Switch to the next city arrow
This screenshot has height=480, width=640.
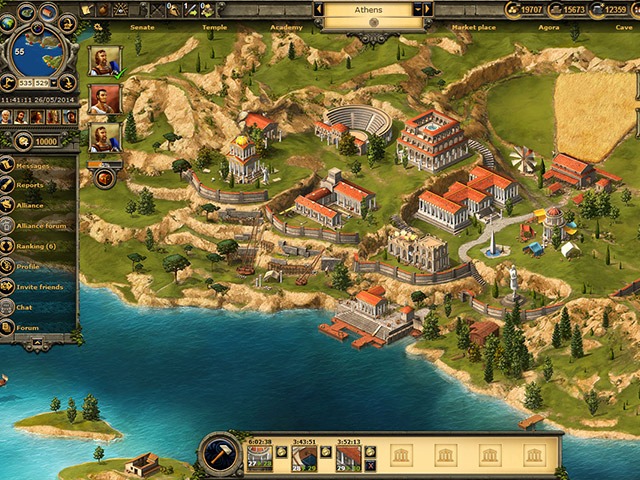[x=428, y=9]
